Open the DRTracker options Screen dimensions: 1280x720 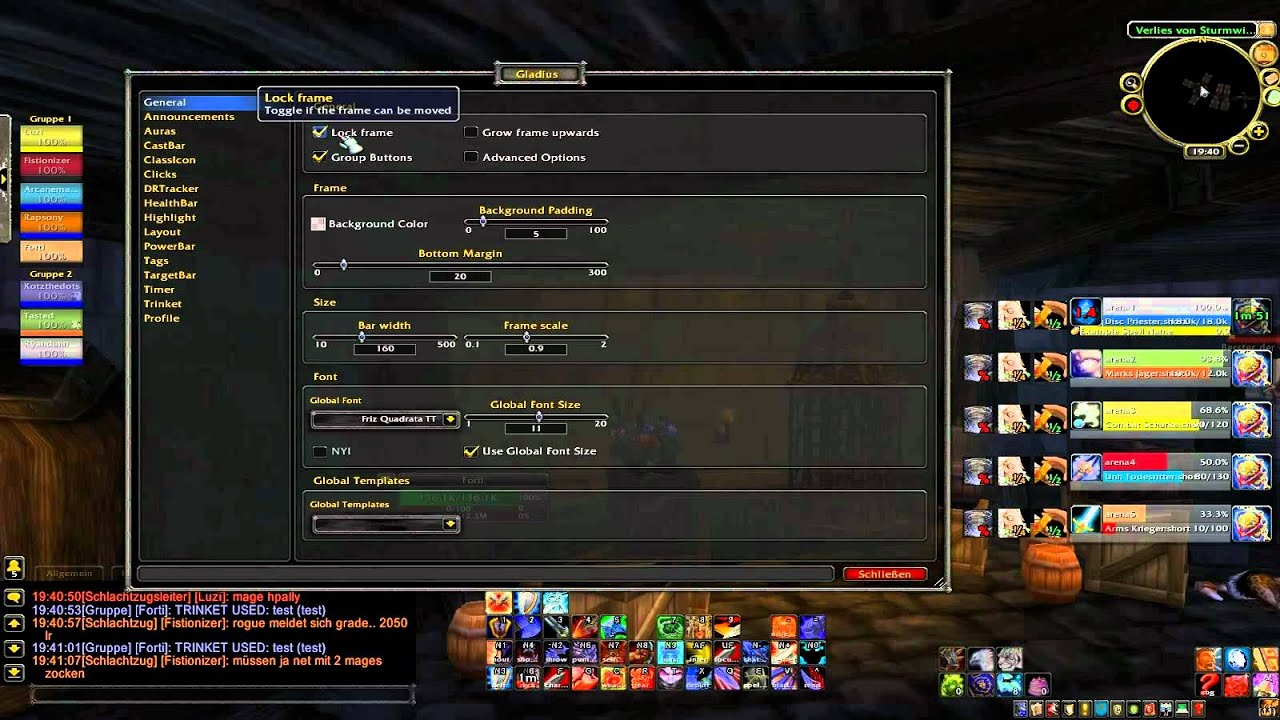[x=171, y=189]
